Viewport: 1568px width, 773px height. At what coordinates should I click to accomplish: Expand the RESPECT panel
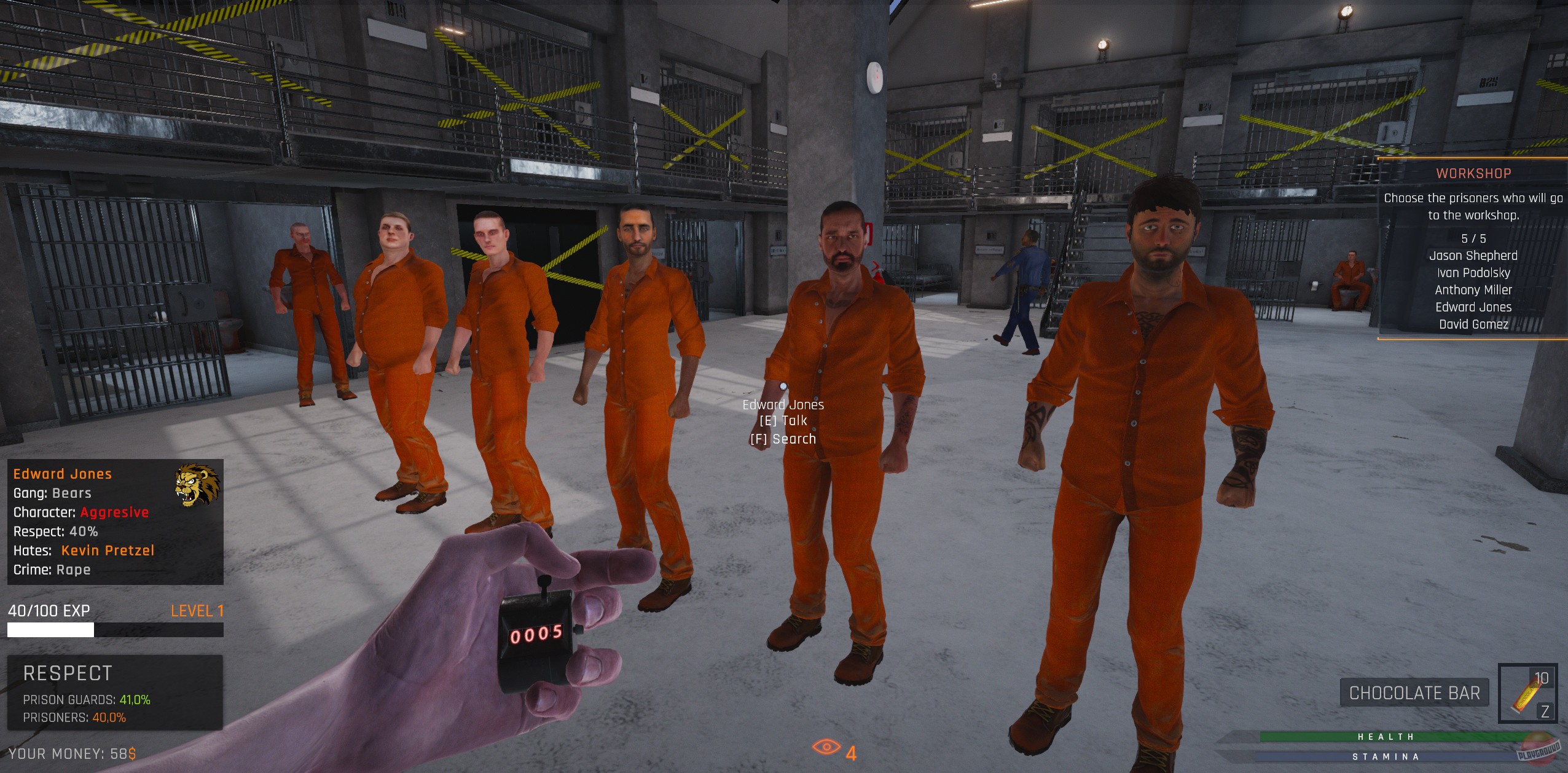(x=66, y=672)
